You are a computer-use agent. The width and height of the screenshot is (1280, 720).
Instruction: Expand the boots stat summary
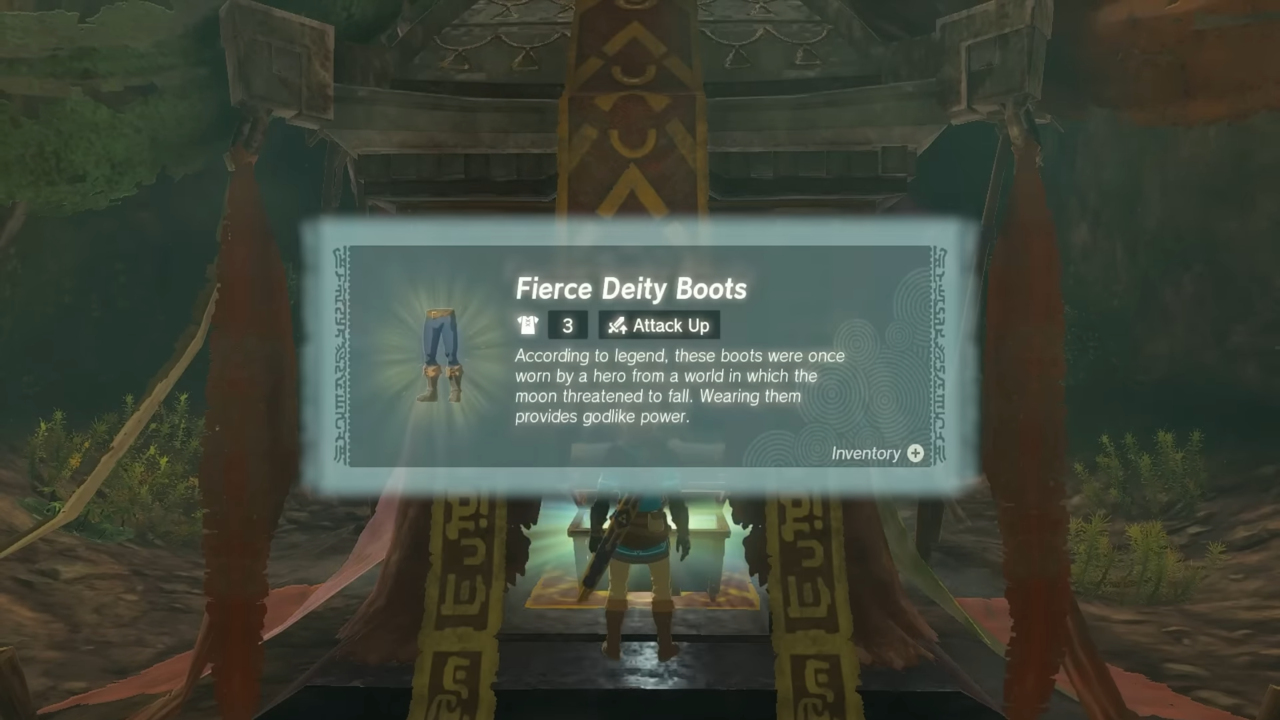pyautogui.click(x=620, y=325)
